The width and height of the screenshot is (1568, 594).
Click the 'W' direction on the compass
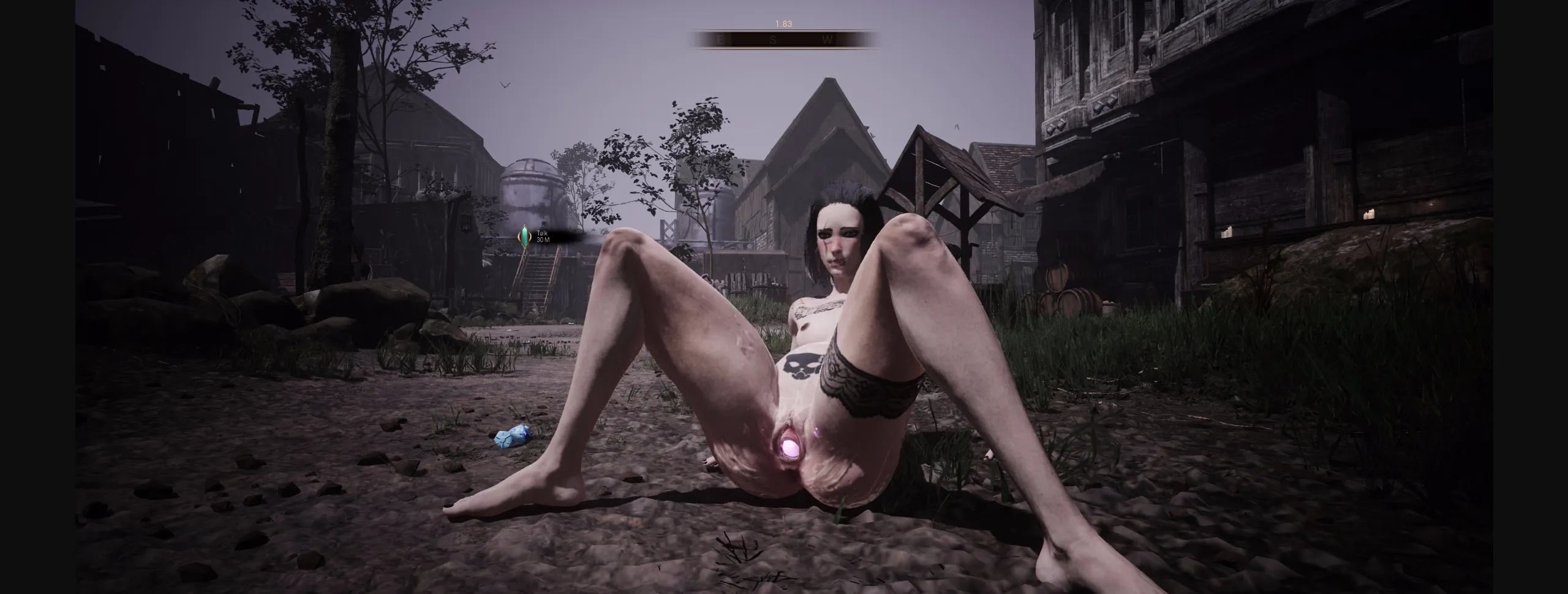[828, 41]
